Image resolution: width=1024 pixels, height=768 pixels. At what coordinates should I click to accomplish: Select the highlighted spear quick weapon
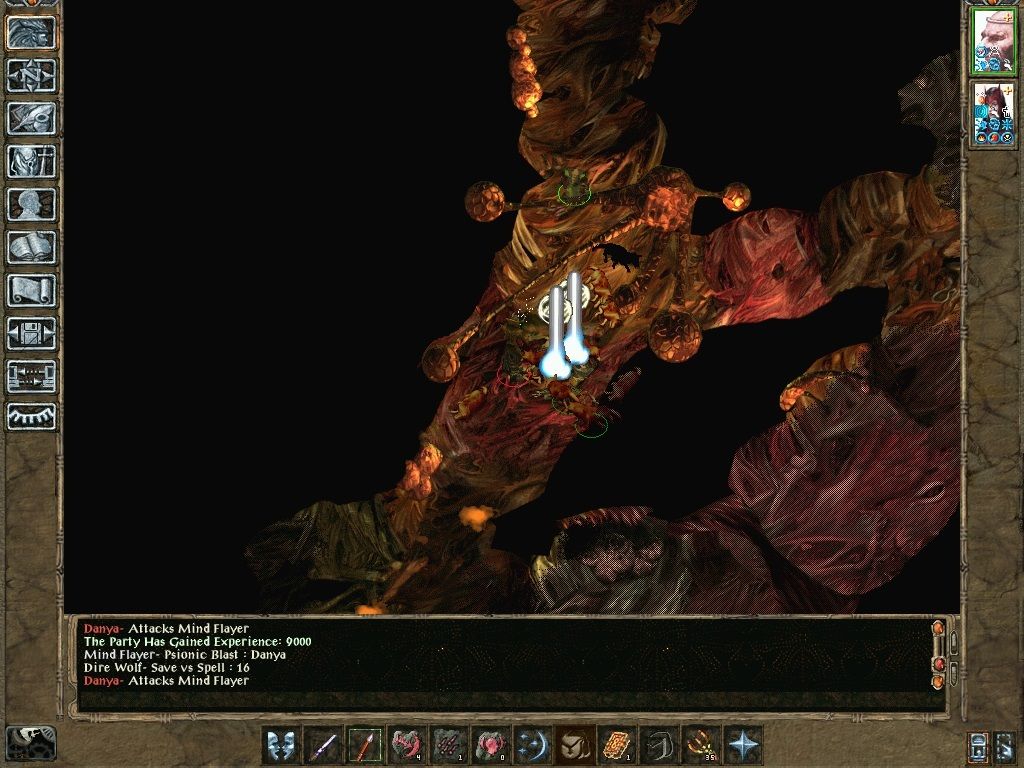[x=365, y=745]
